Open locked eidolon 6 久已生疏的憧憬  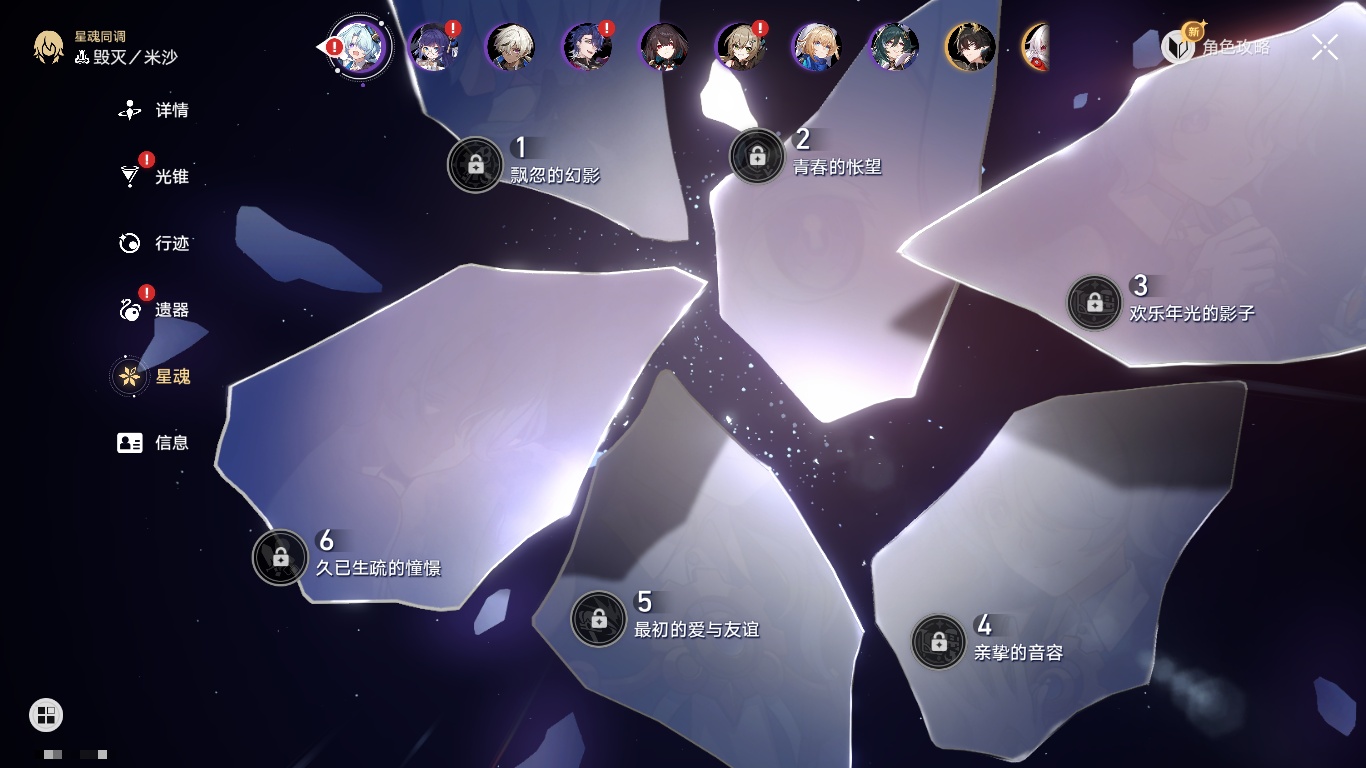click(280, 557)
